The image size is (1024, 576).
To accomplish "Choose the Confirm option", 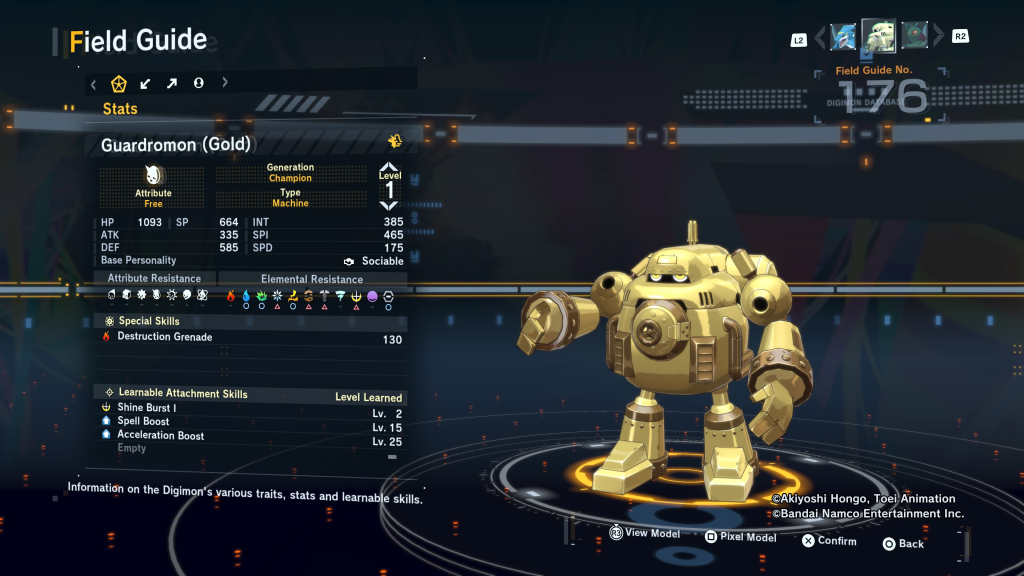I will pyautogui.click(x=829, y=541).
